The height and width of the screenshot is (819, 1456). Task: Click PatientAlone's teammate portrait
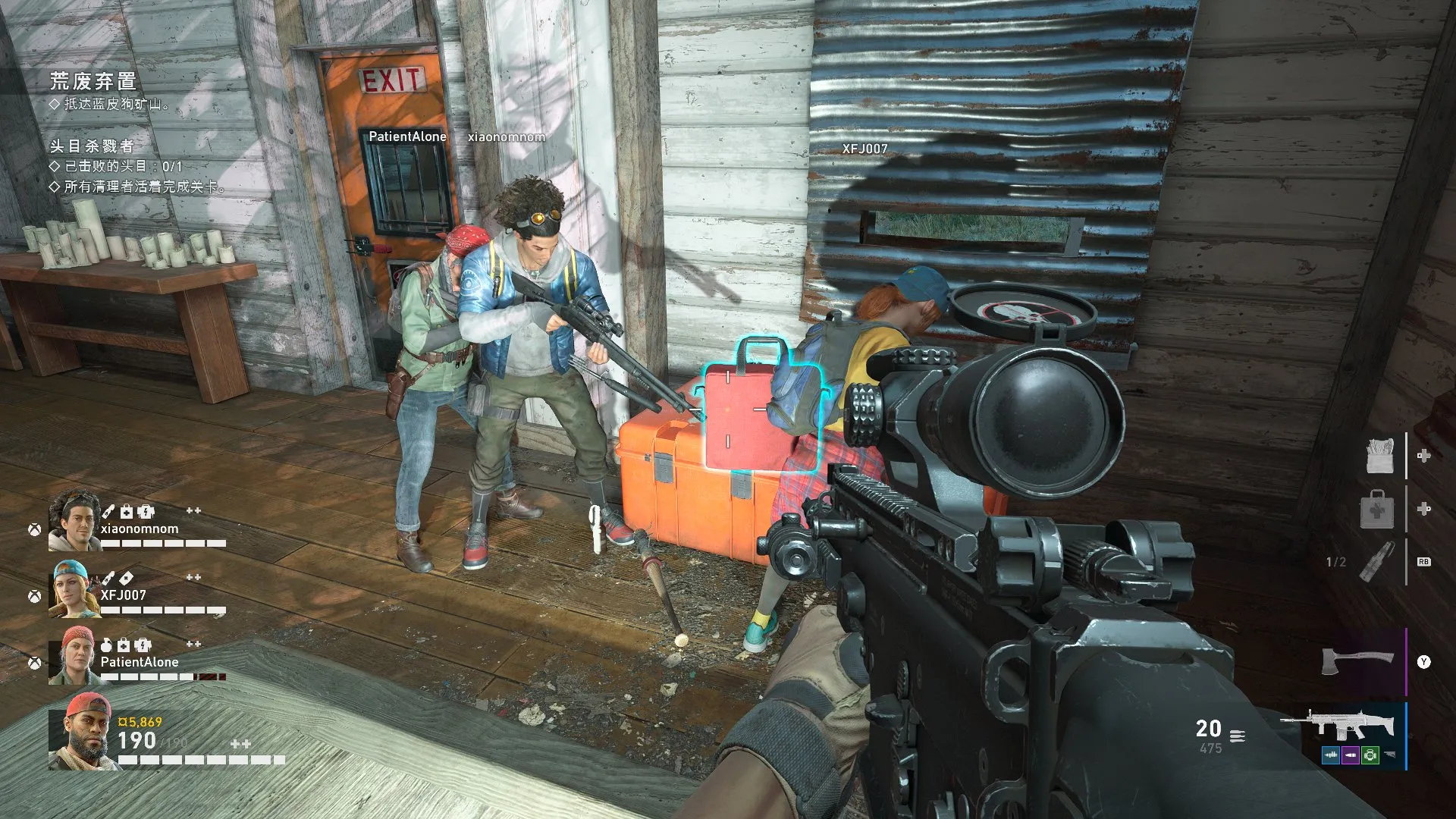74,655
